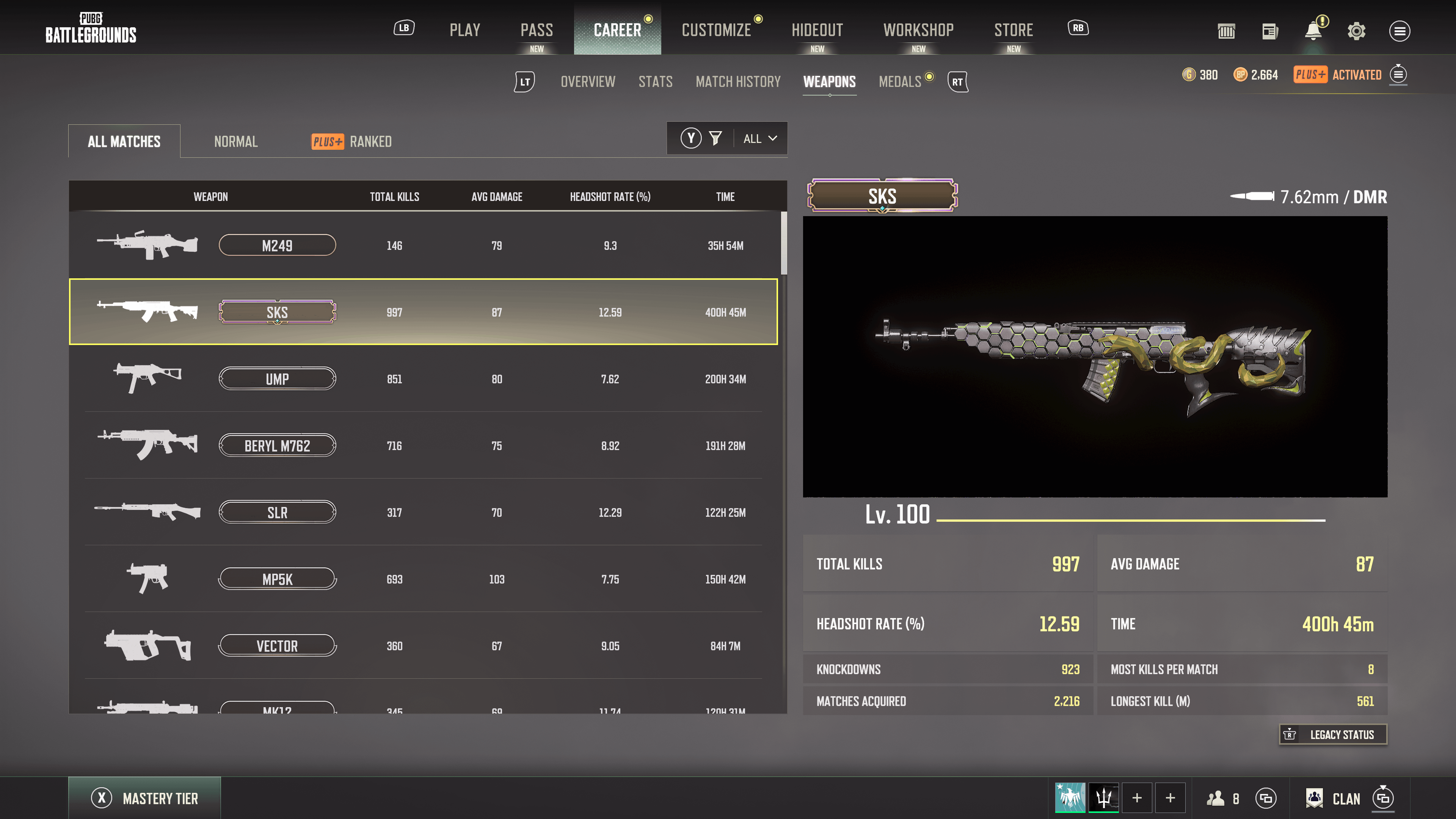The width and height of the screenshot is (1456, 819).
Task: Open the Workshop section
Action: [x=918, y=30]
